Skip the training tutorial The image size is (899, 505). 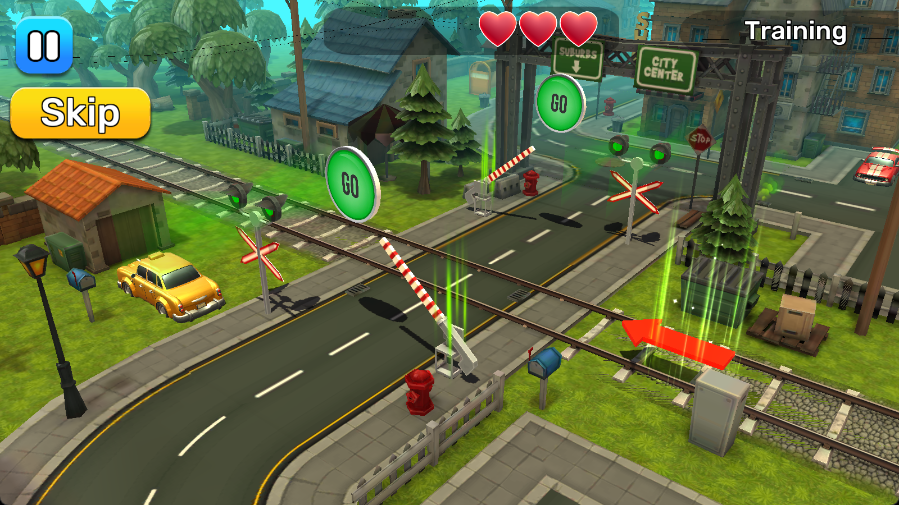point(80,113)
